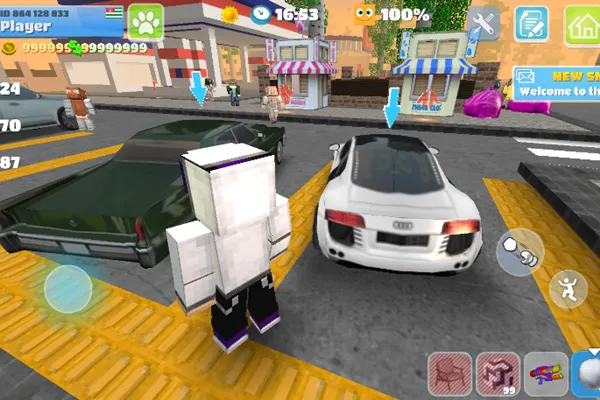Open the pet menu with the paw icon
The height and width of the screenshot is (400, 600).
[144, 21]
